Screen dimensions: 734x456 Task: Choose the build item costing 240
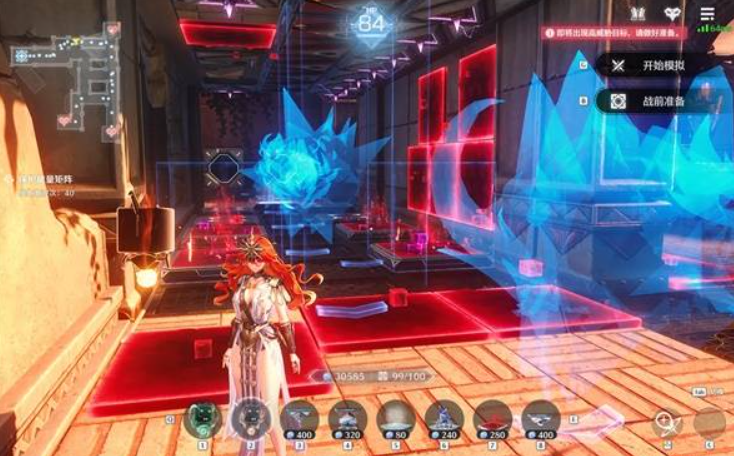[x=443, y=418]
